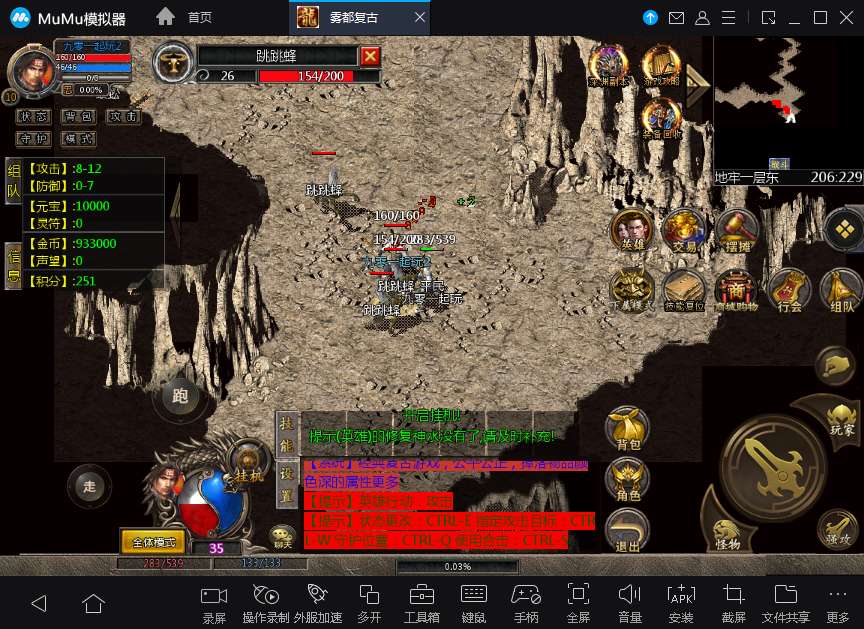Select the 玩家 player target button

point(842,416)
